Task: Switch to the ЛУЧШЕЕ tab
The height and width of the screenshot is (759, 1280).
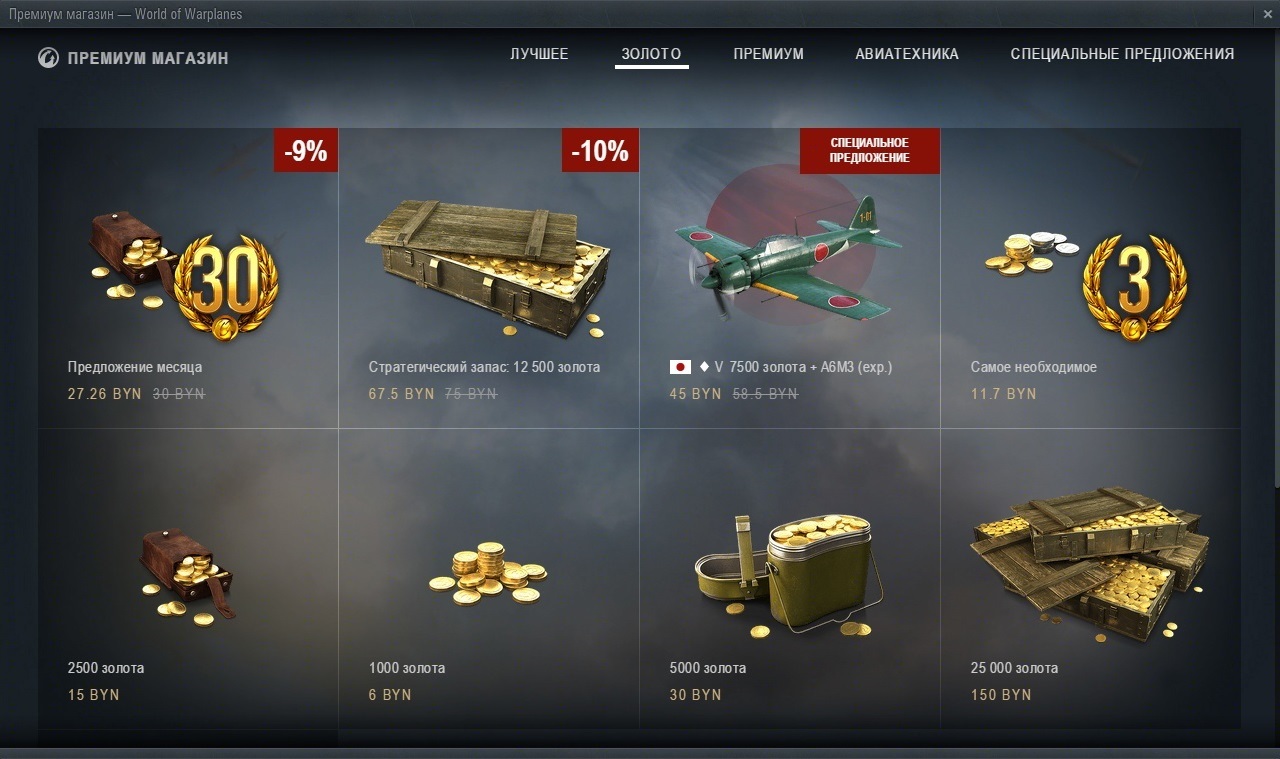Action: [539, 54]
